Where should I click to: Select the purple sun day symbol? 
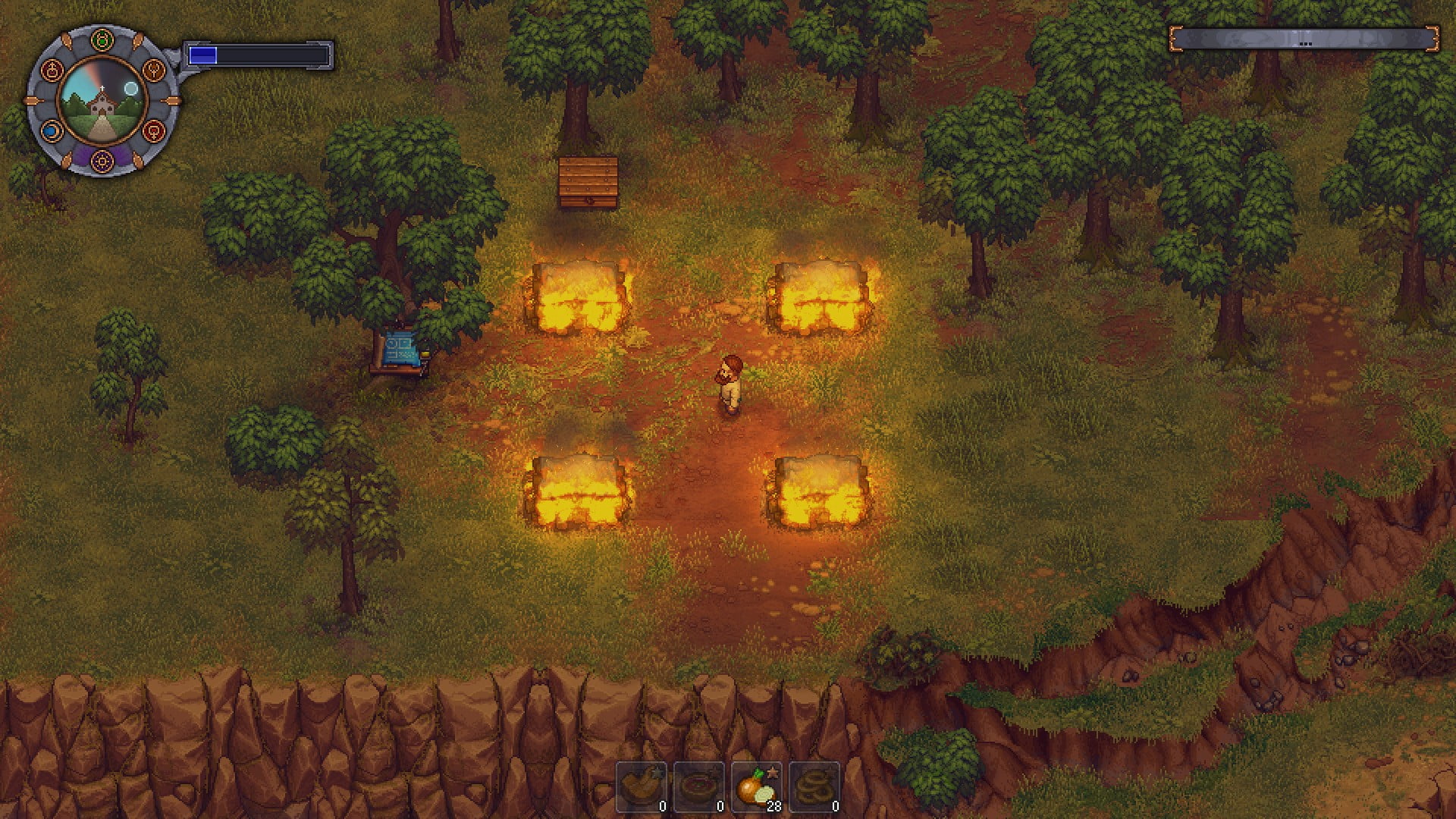[102, 160]
